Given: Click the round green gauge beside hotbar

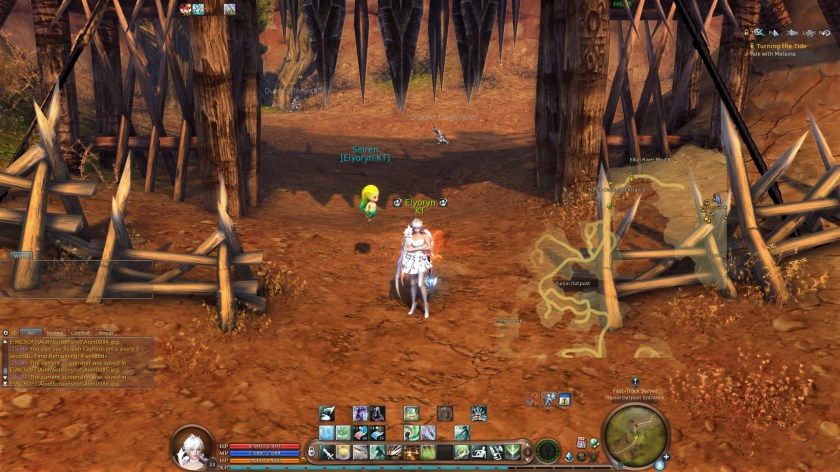Looking at the screenshot, I should click(x=547, y=451).
